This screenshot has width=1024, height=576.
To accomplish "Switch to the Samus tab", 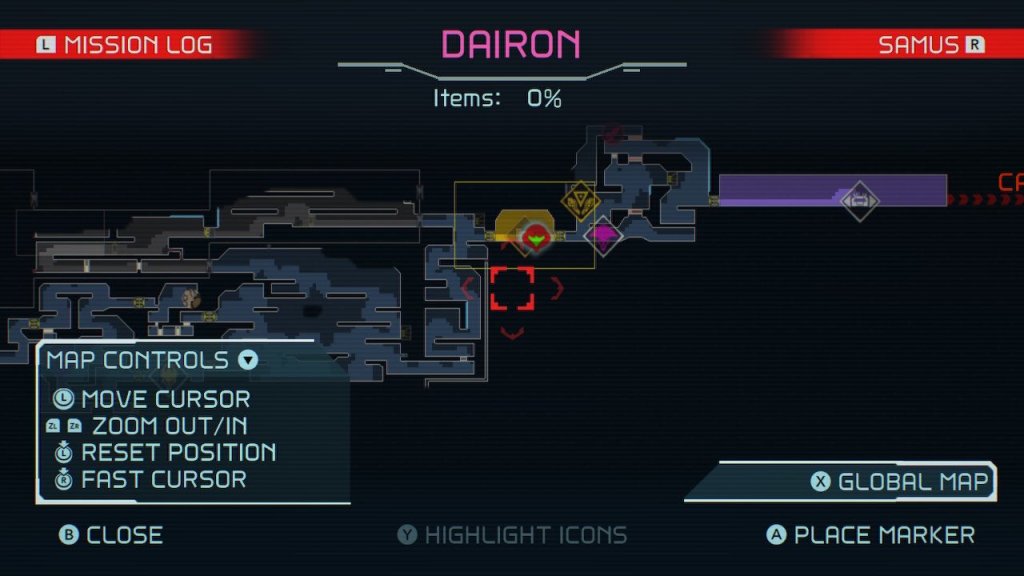I will [918, 45].
